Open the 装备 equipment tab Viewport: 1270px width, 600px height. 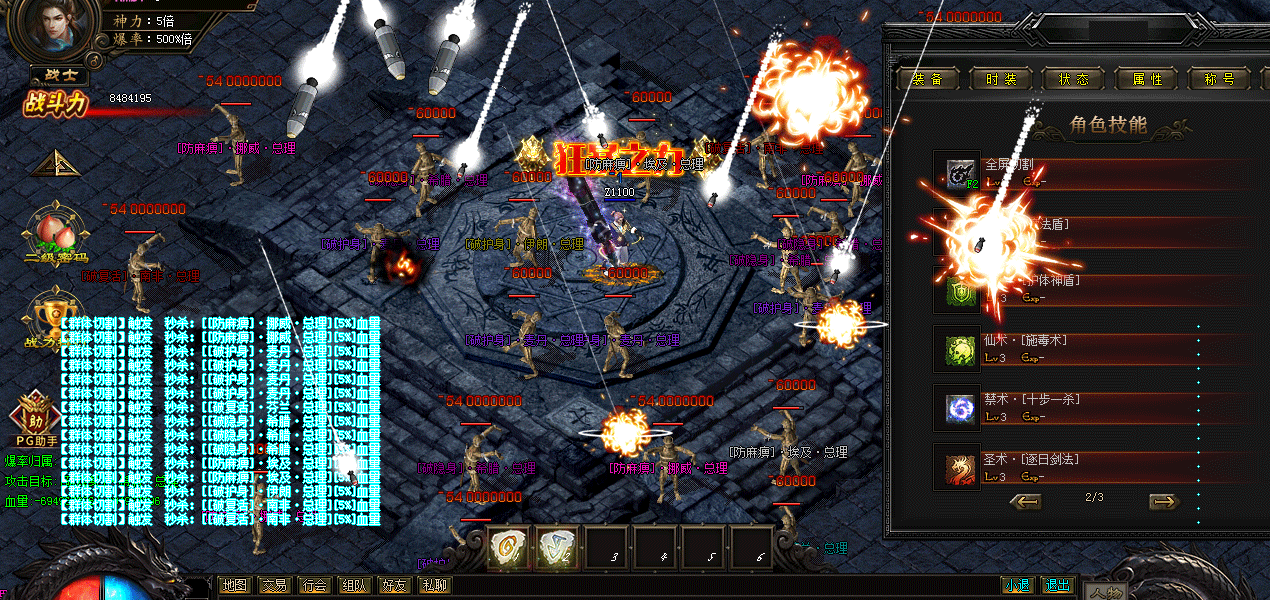928,80
